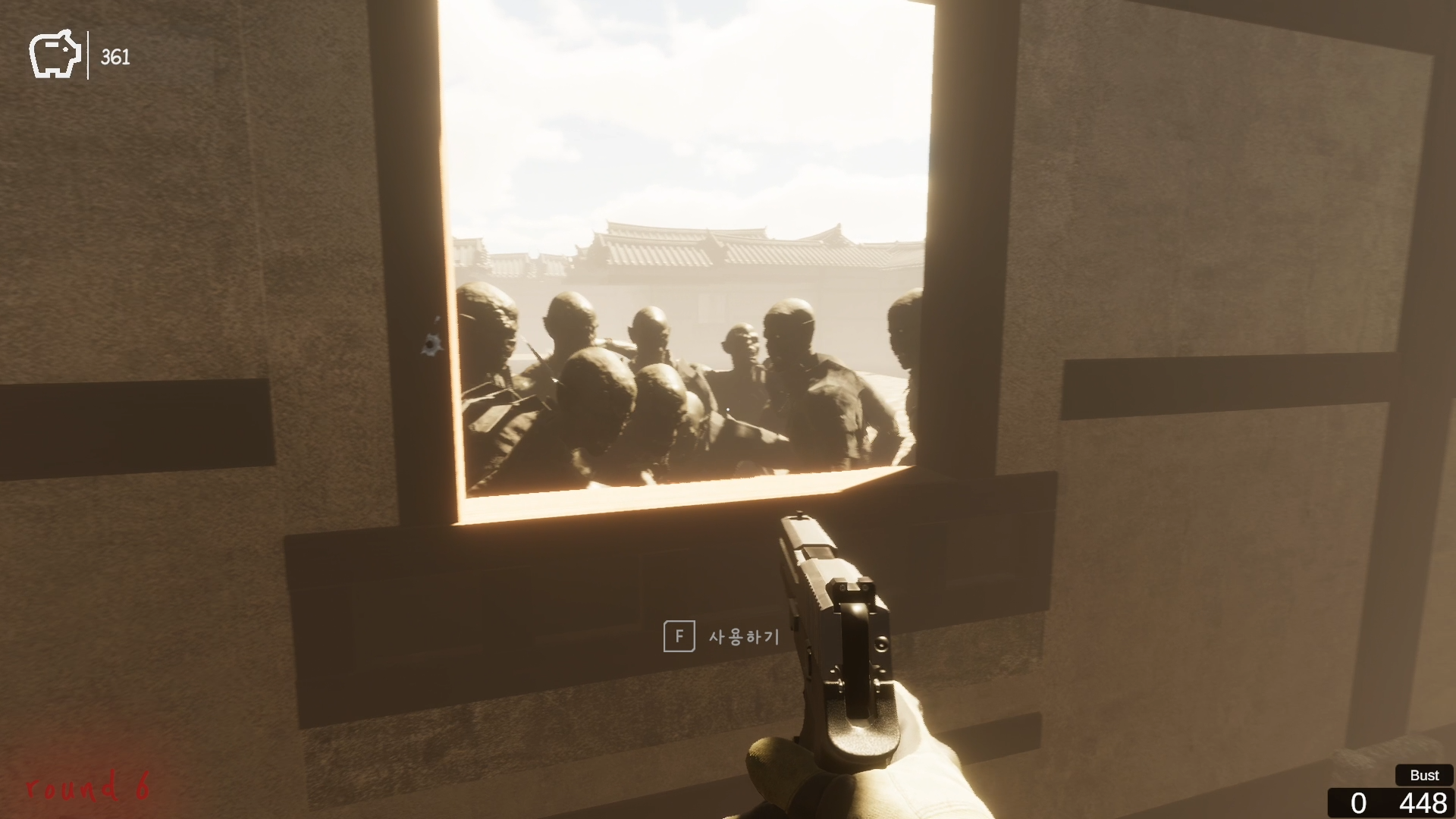Click the piggy bank money icon
This screenshot has width=1456, height=819.
coord(55,53)
